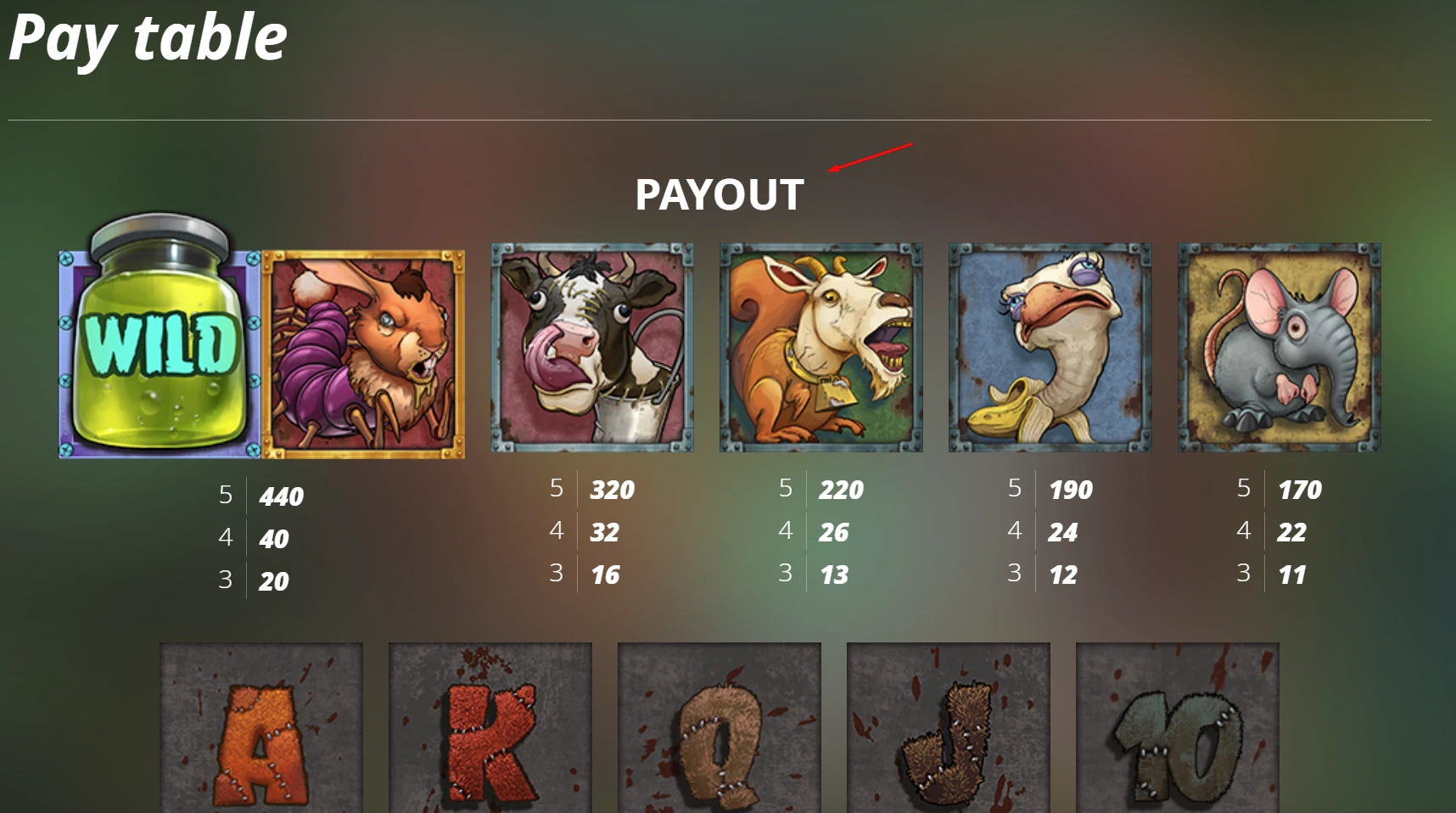
Task: Select the 170 rat payout value
Action: point(1300,491)
